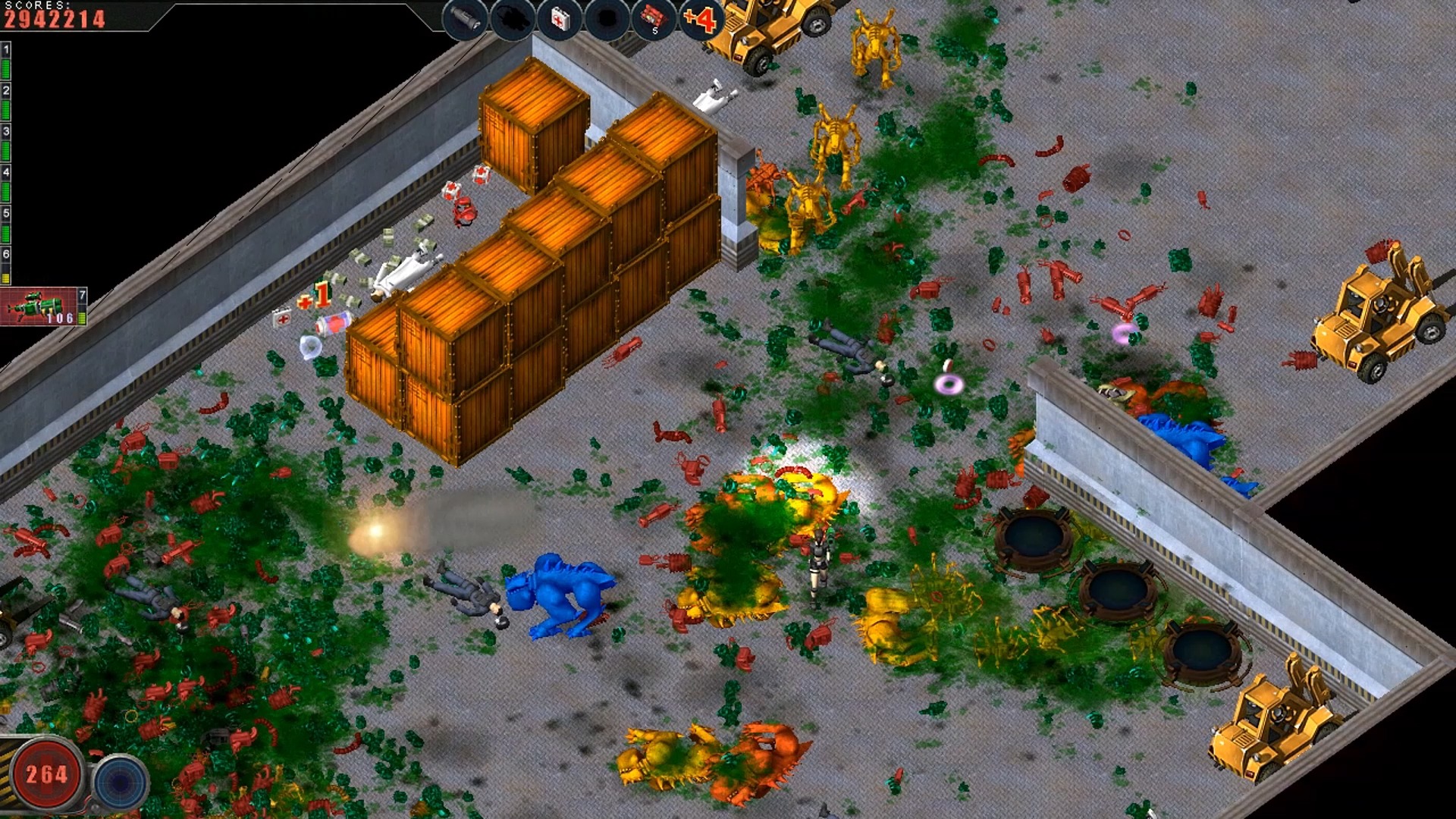Select the flashlight item icon
Screen dimensions: 1456x819
tap(465, 19)
